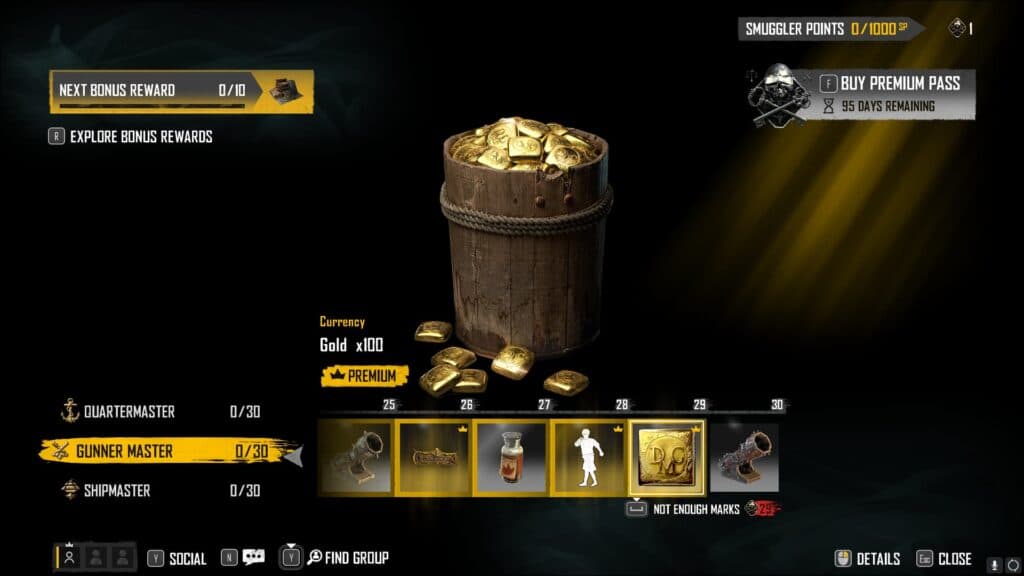Click the player group slots icon
The image size is (1024, 576).
point(96,558)
